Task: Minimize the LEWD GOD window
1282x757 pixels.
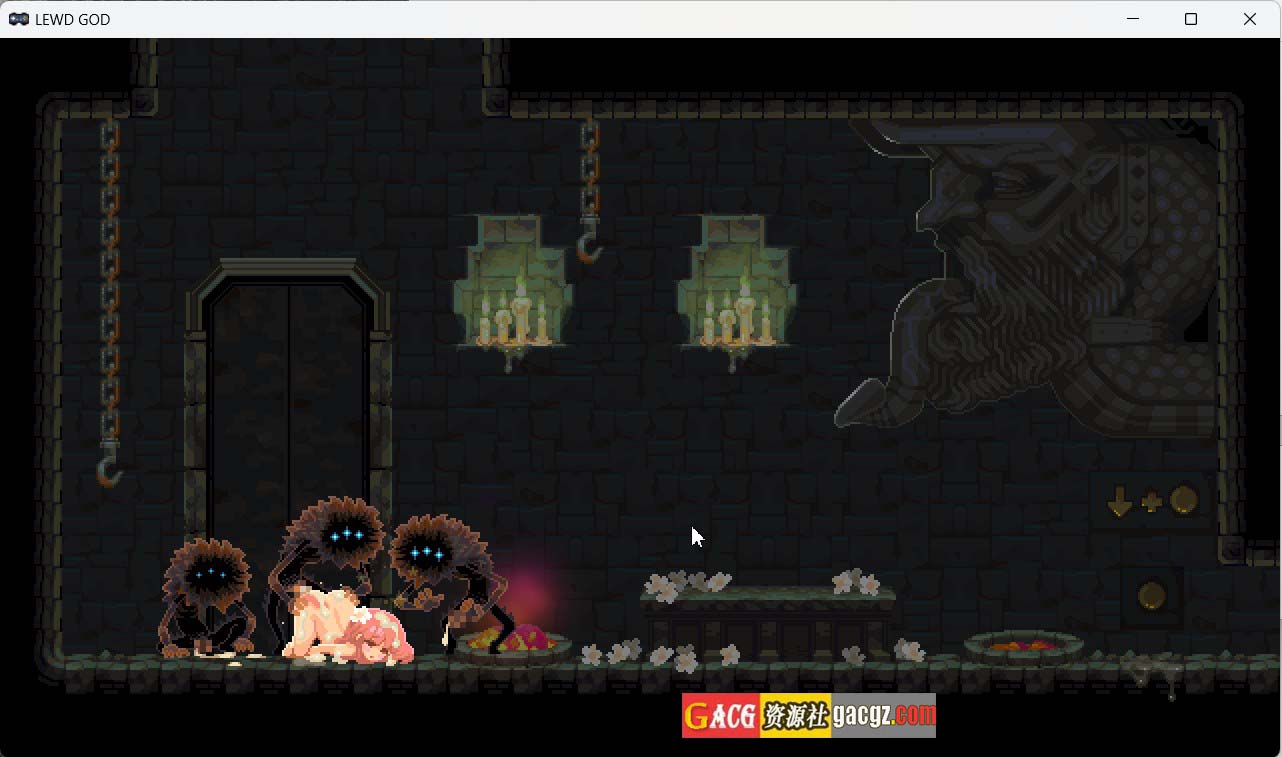Action: pos(1133,19)
